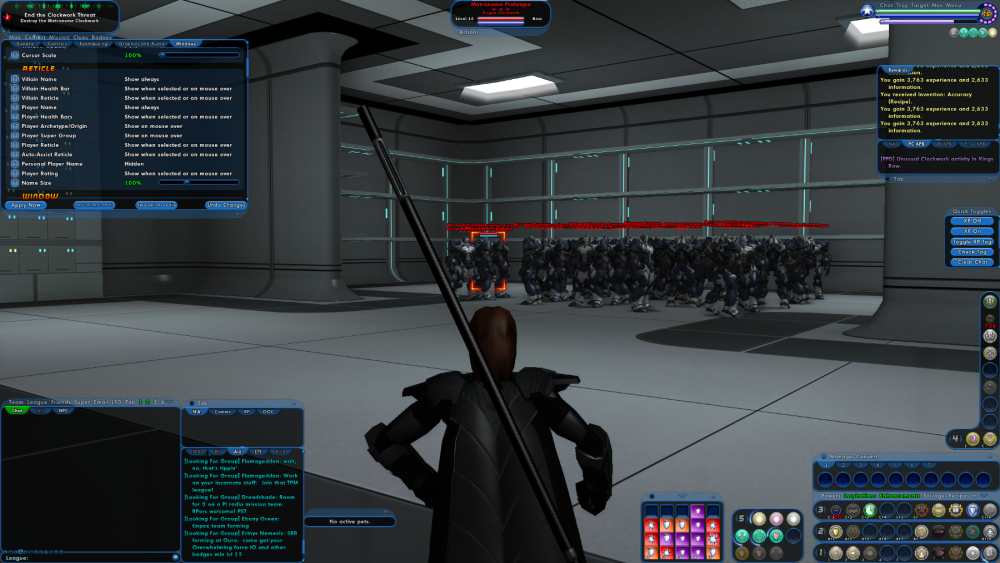The width and height of the screenshot is (1000, 563).
Task: Select the NPC chat tab
Action: coord(64,410)
